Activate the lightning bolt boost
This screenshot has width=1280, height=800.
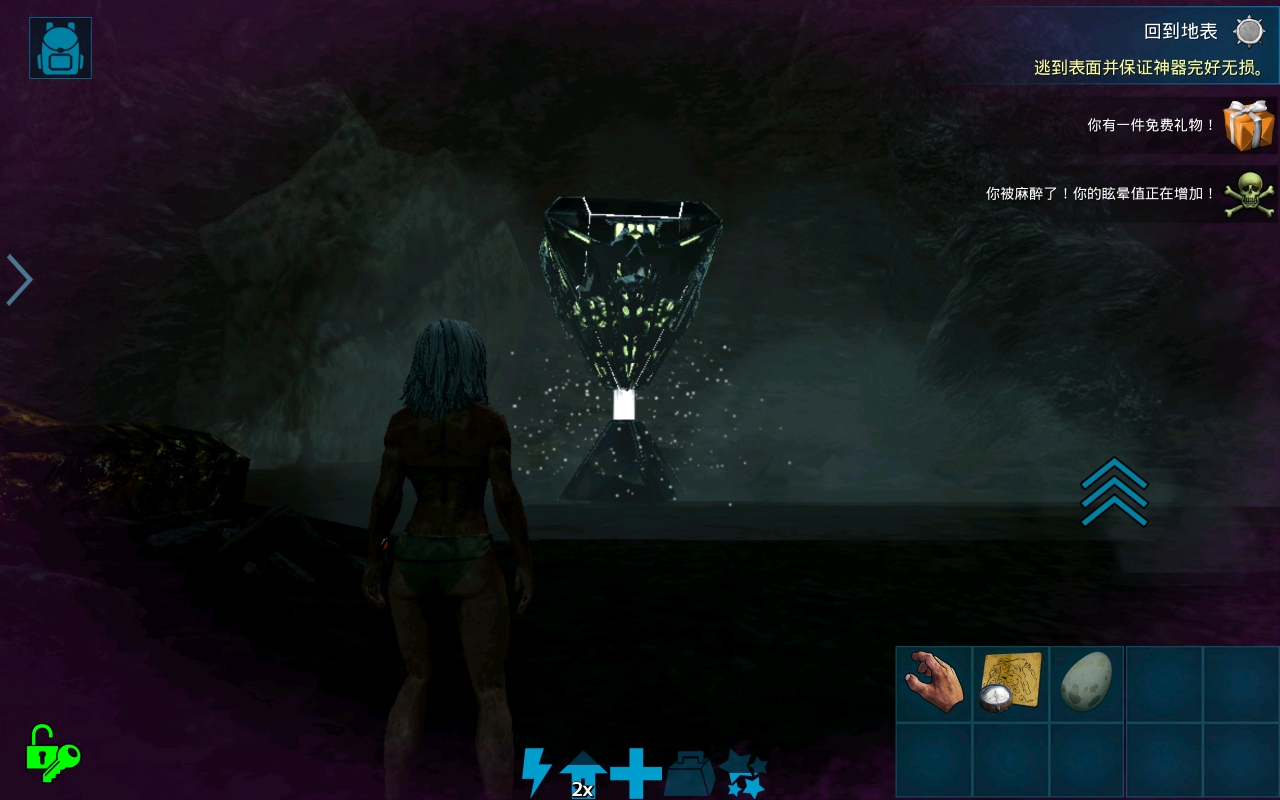[536, 773]
